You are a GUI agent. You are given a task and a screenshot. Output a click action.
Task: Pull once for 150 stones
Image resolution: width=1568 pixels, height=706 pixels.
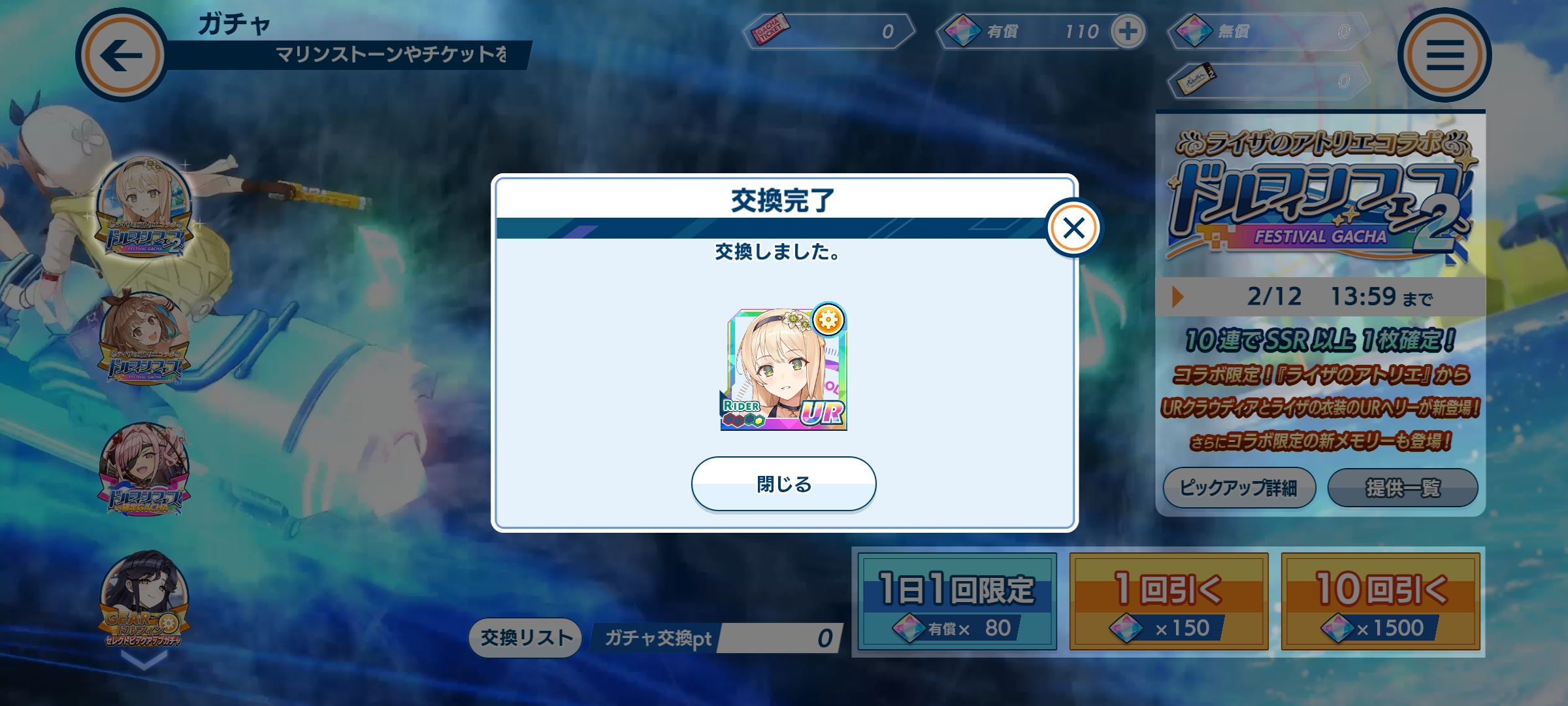(x=1169, y=602)
